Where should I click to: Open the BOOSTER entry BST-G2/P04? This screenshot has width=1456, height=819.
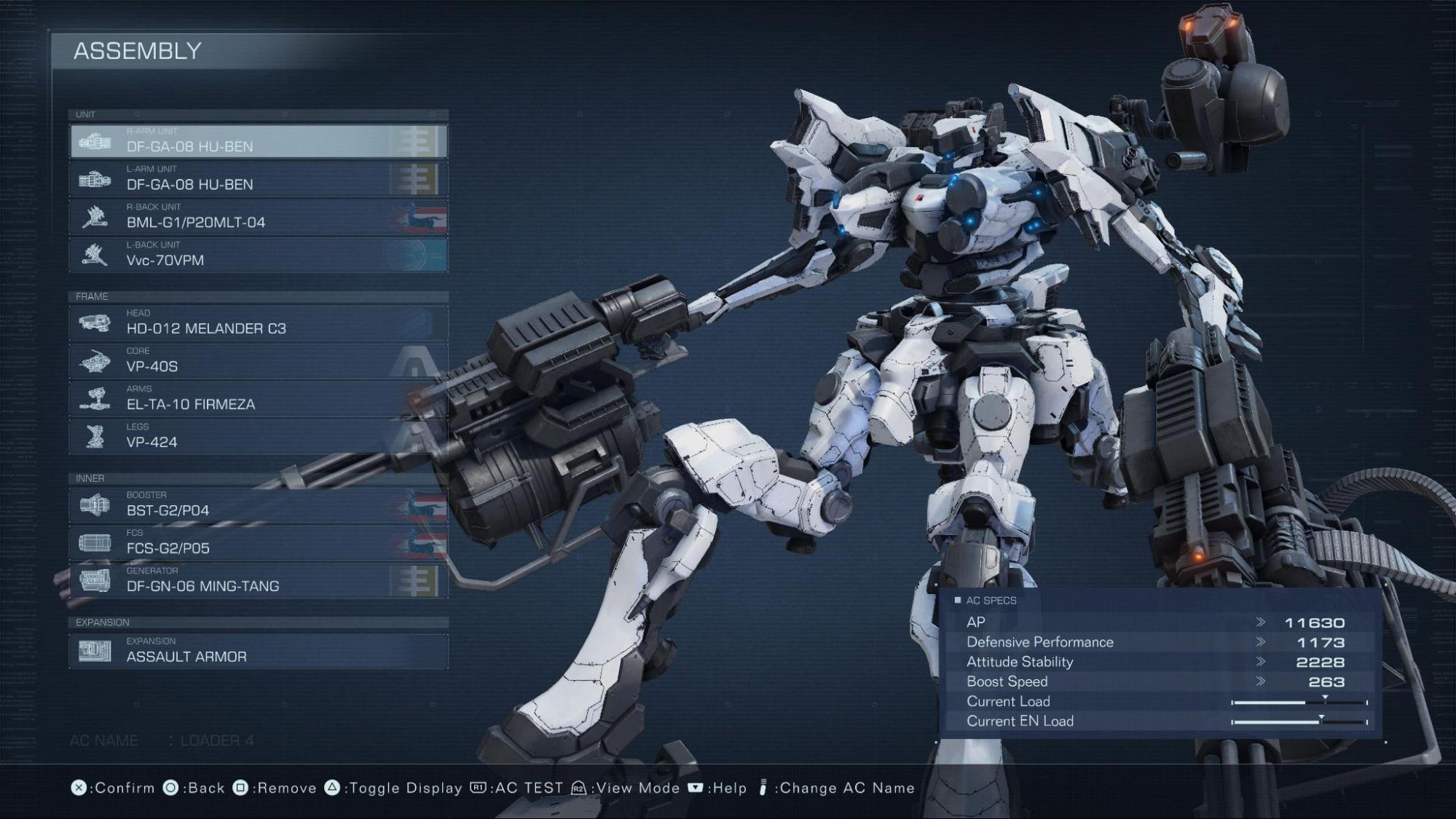point(259,505)
